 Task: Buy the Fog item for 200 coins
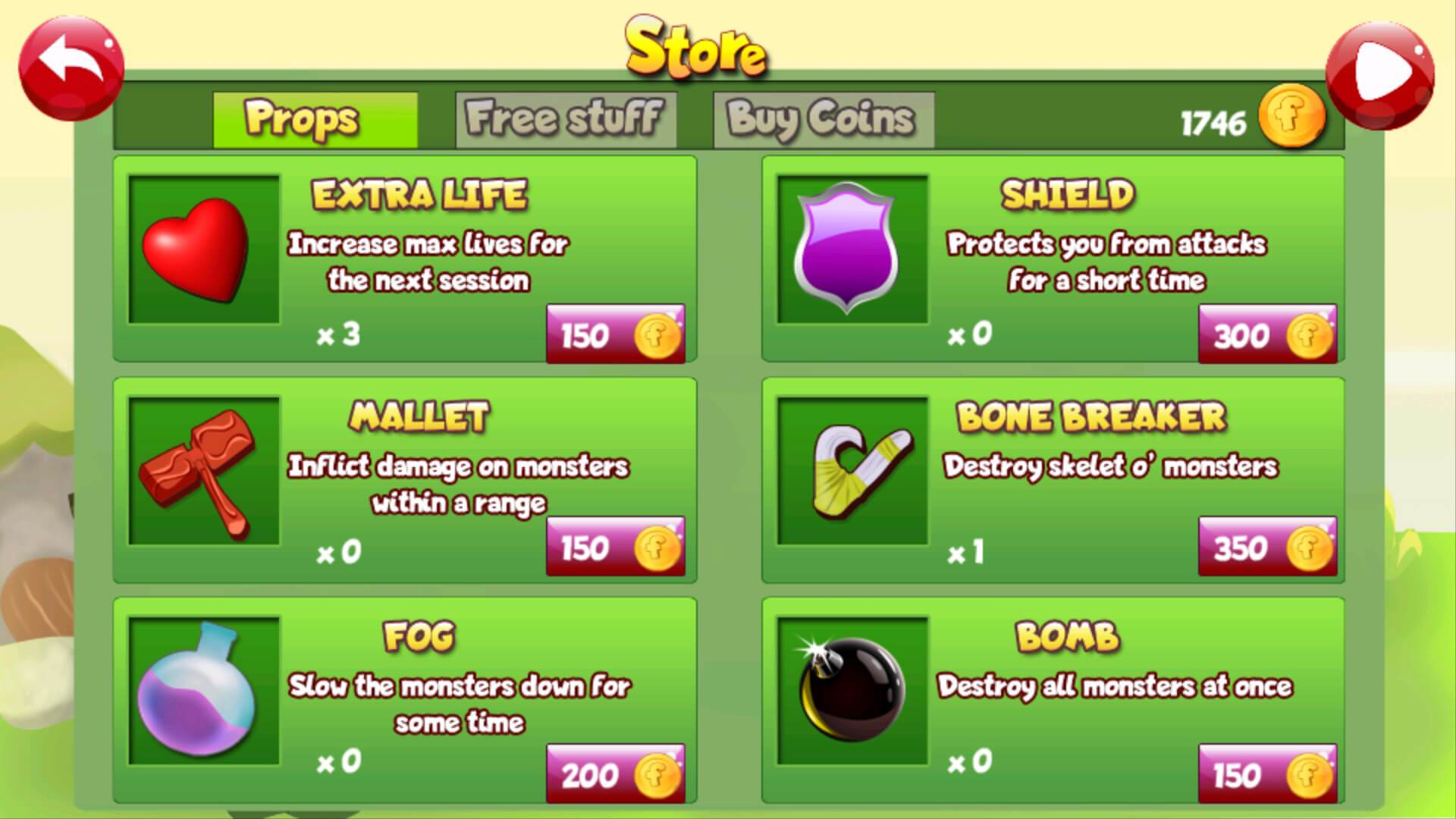pyautogui.click(x=614, y=773)
